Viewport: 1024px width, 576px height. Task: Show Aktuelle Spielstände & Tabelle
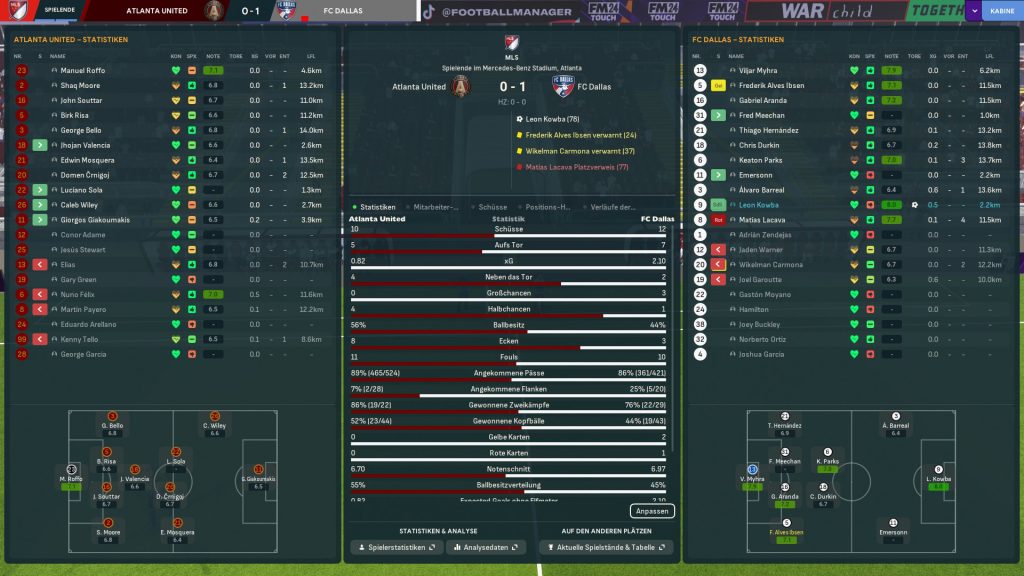point(605,548)
